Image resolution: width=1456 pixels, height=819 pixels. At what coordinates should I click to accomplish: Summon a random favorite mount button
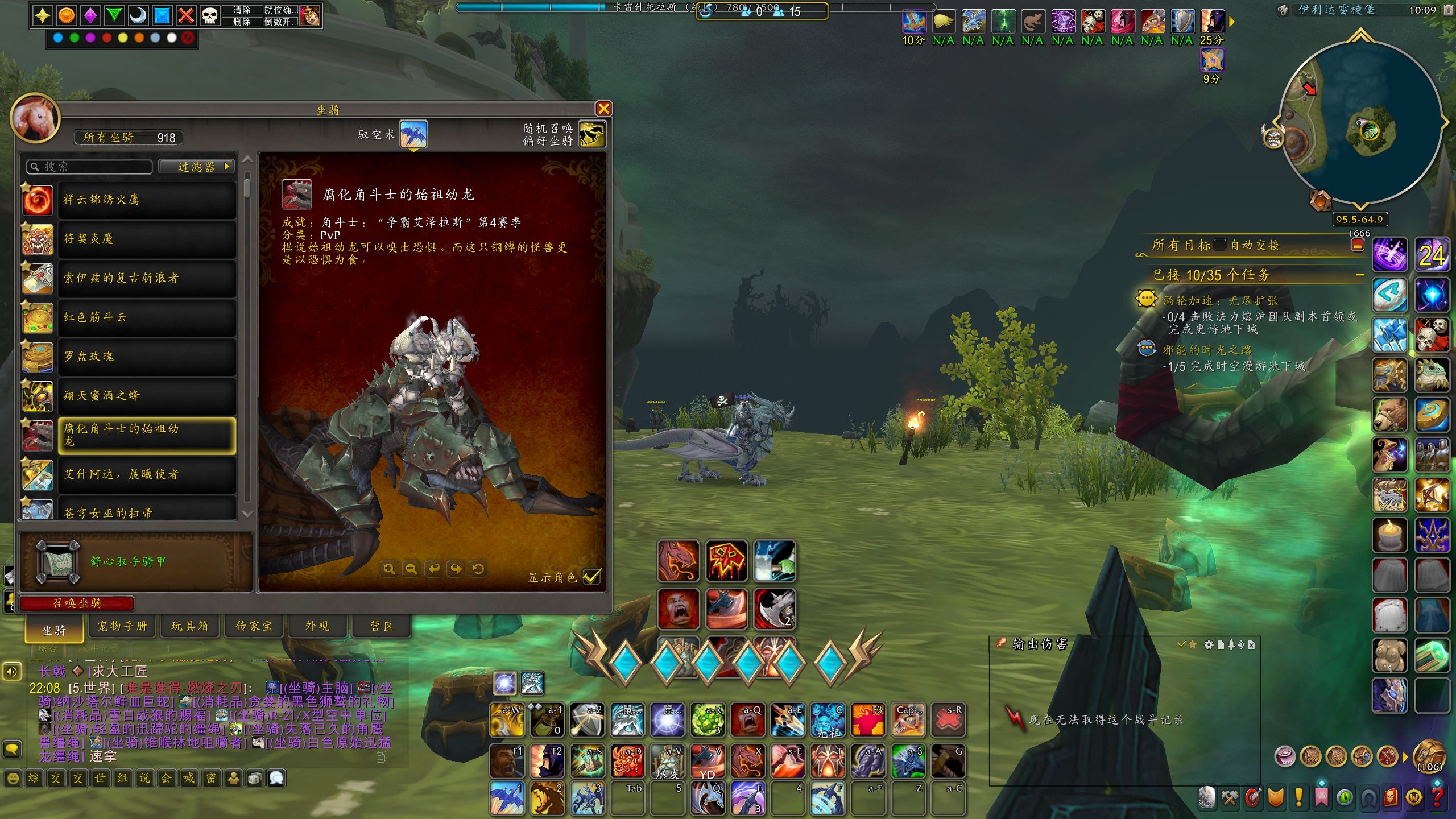coord(591,134)
